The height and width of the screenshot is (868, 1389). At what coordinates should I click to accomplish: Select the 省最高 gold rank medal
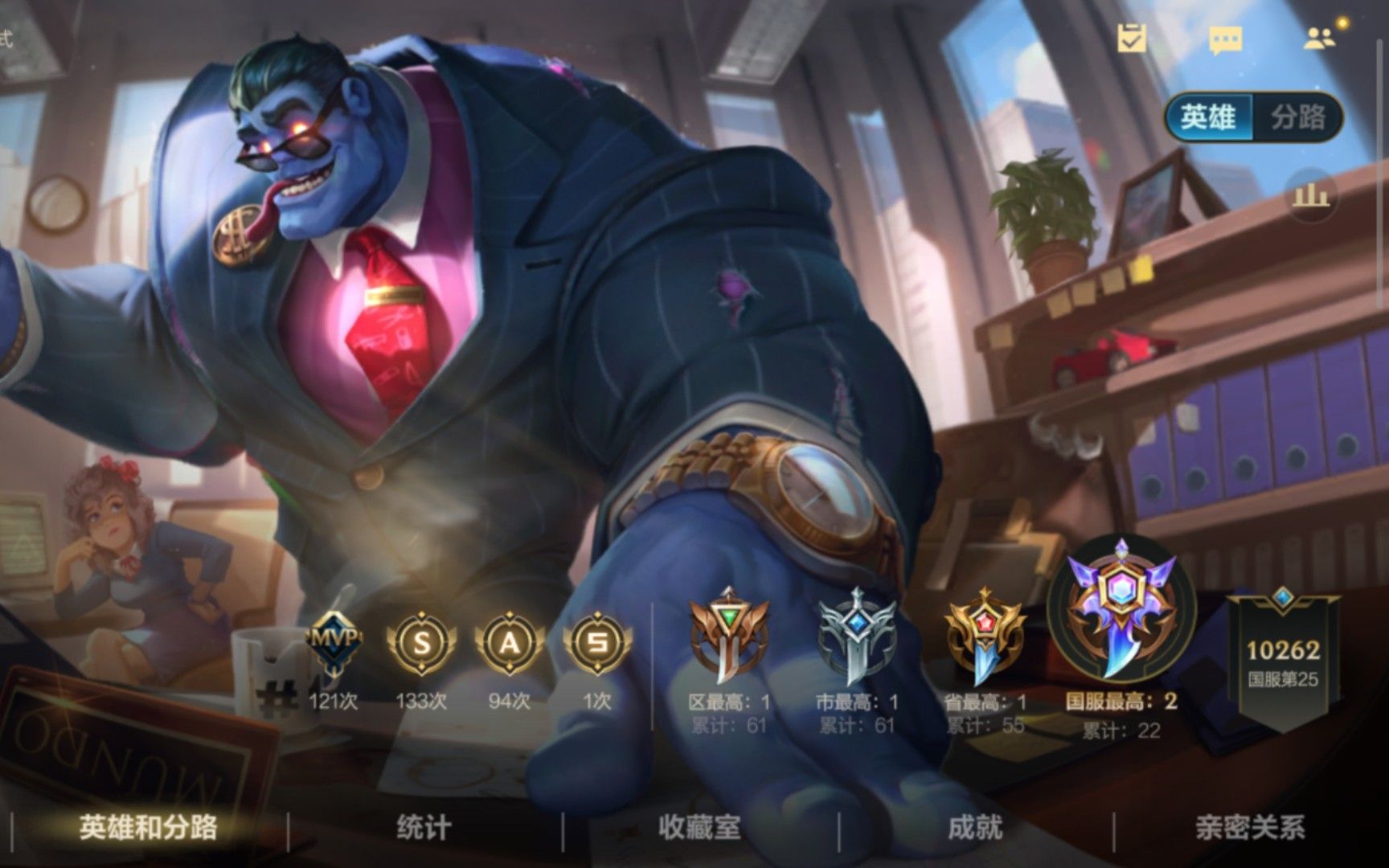(983, 635)
